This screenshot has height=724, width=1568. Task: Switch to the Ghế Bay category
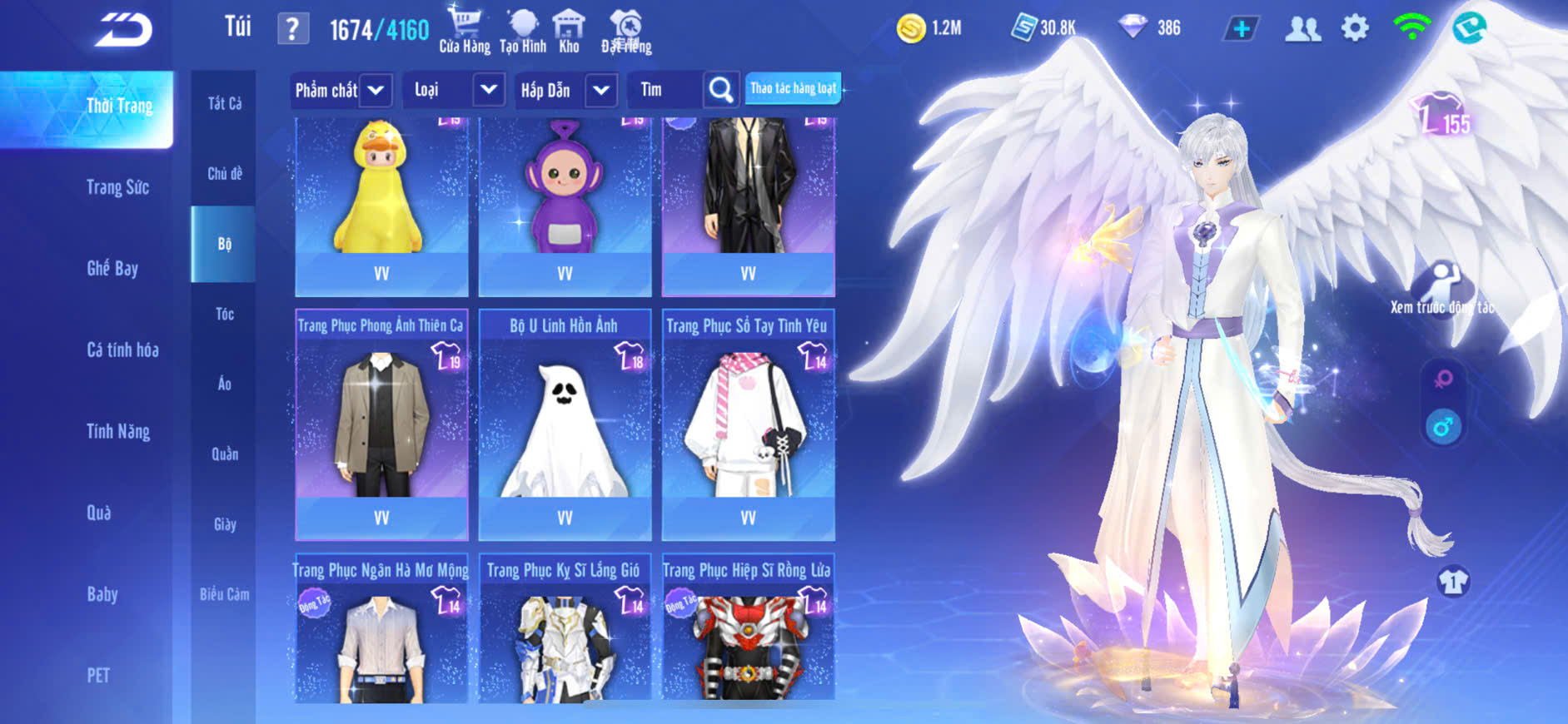[x=112, y=268]
